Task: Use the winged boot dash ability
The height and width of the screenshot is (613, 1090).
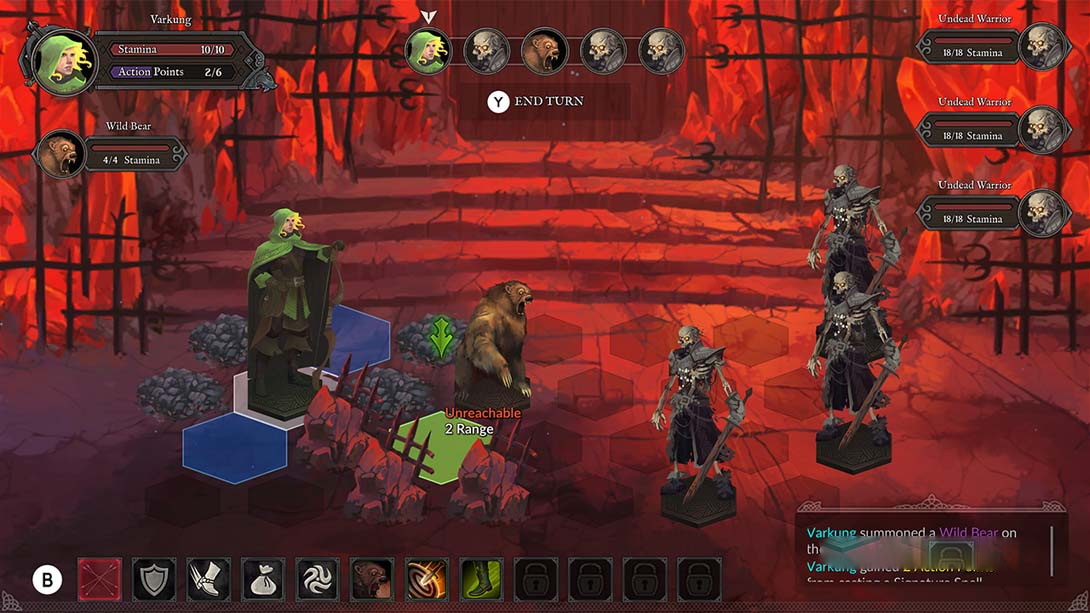Action: point(209,580)
